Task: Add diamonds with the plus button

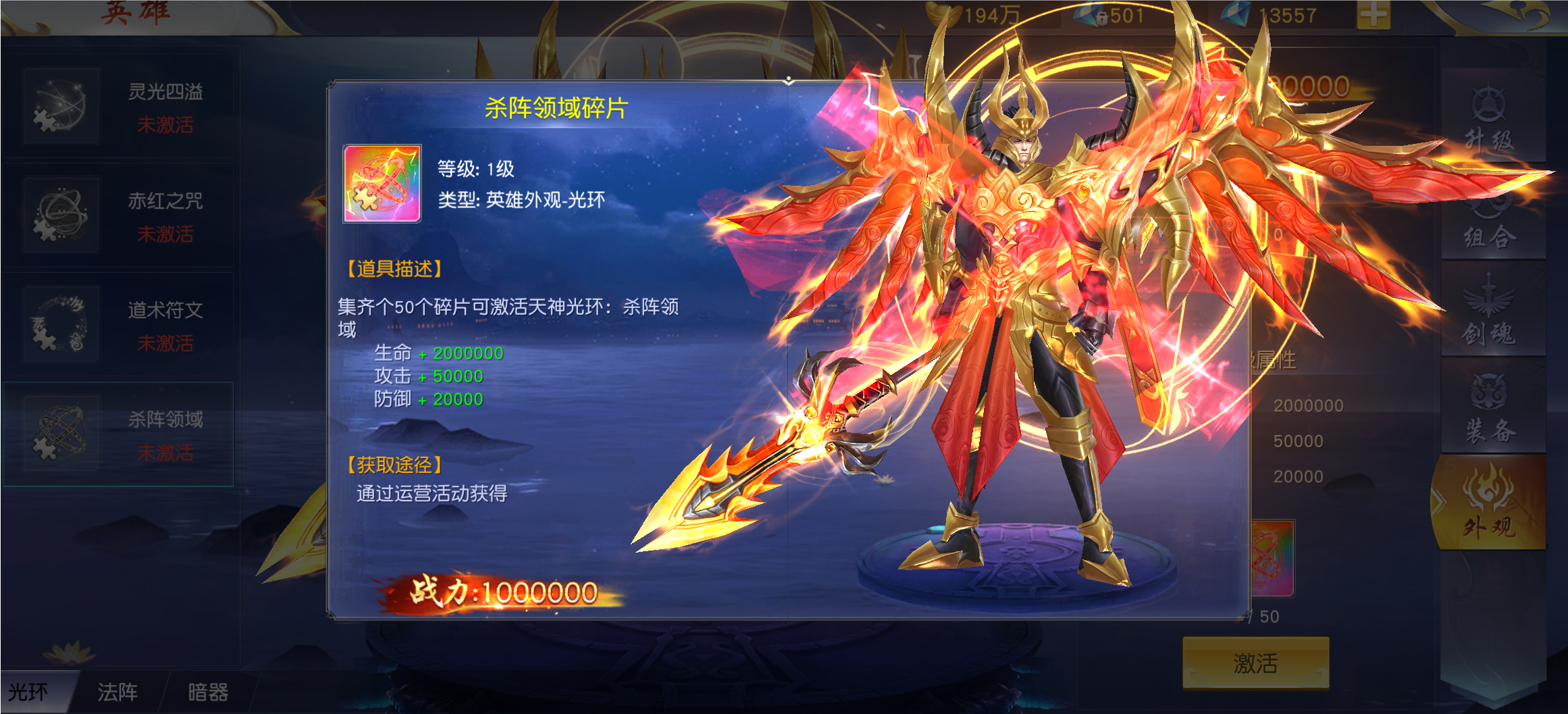Action: 1373,15
